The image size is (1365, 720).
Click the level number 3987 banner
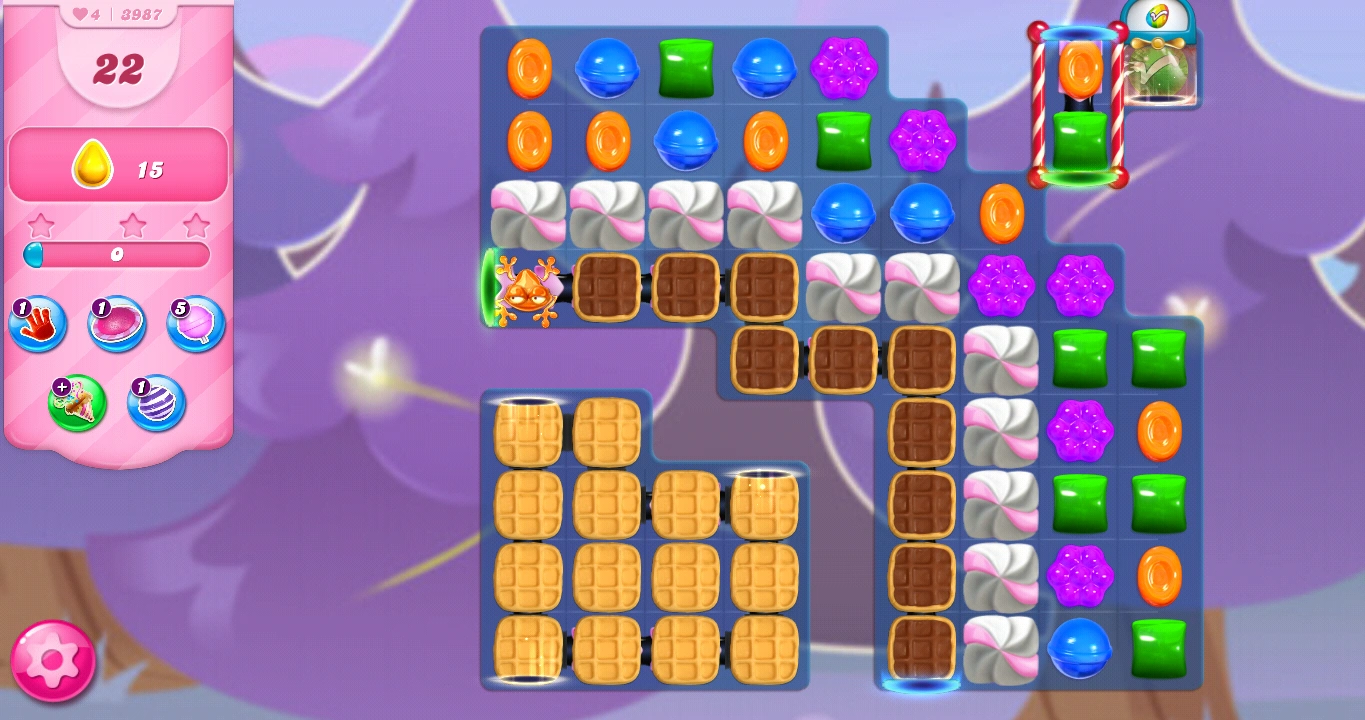click(139, 14)
